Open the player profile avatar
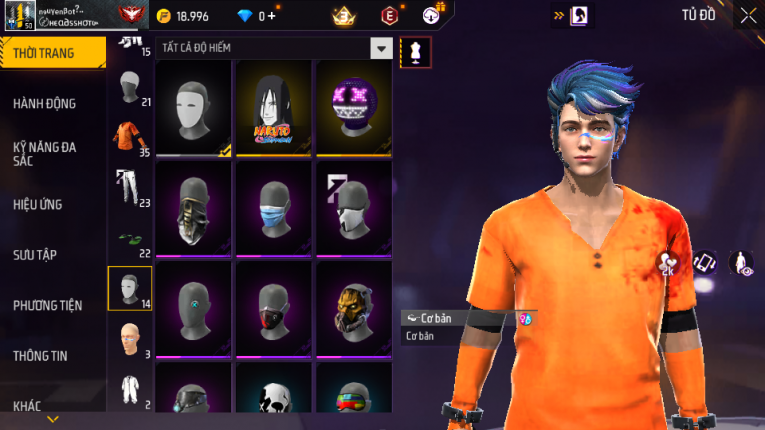 [x=18, y=15]
